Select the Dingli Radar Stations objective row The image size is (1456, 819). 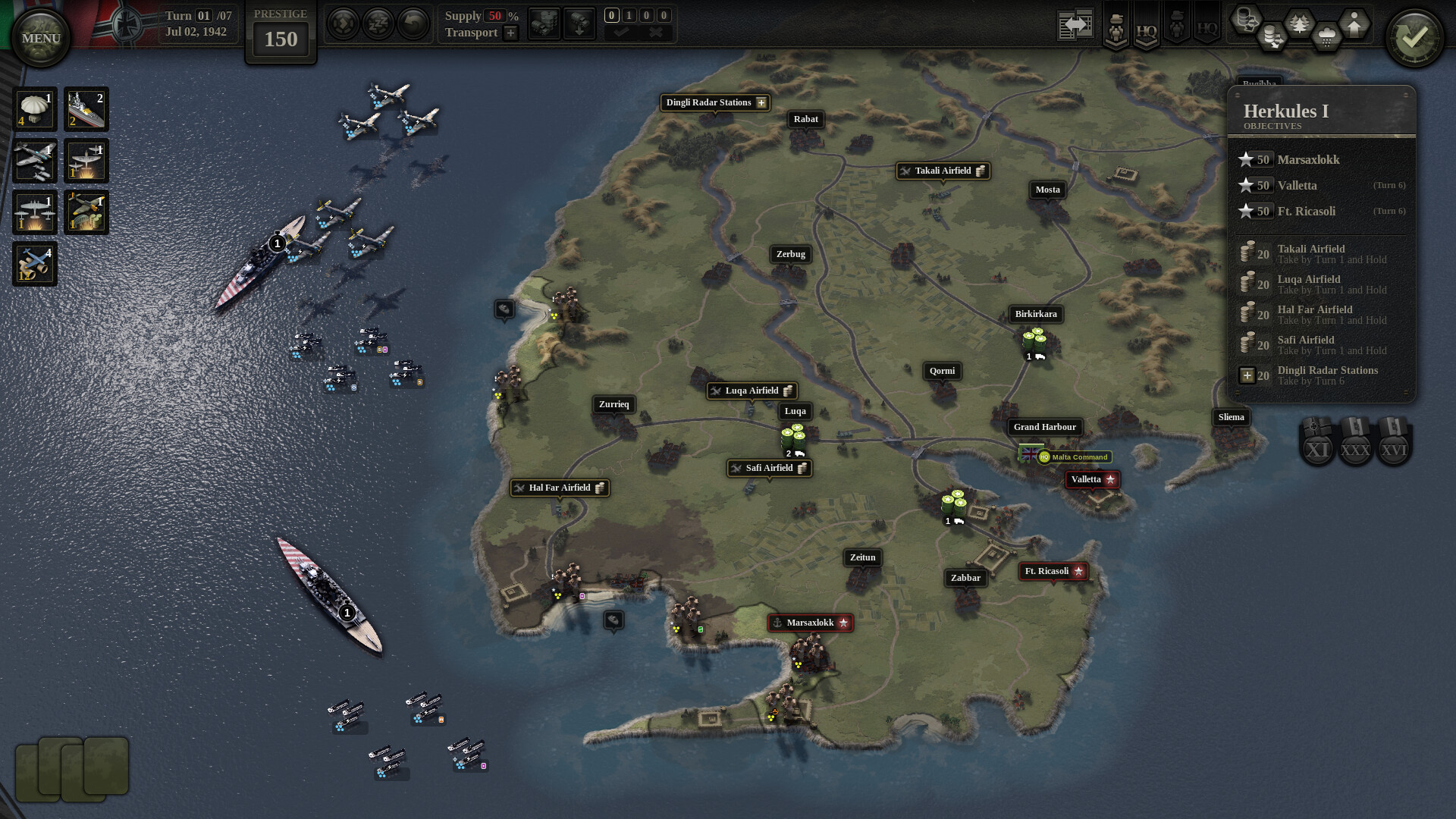tap(1321, 375)
